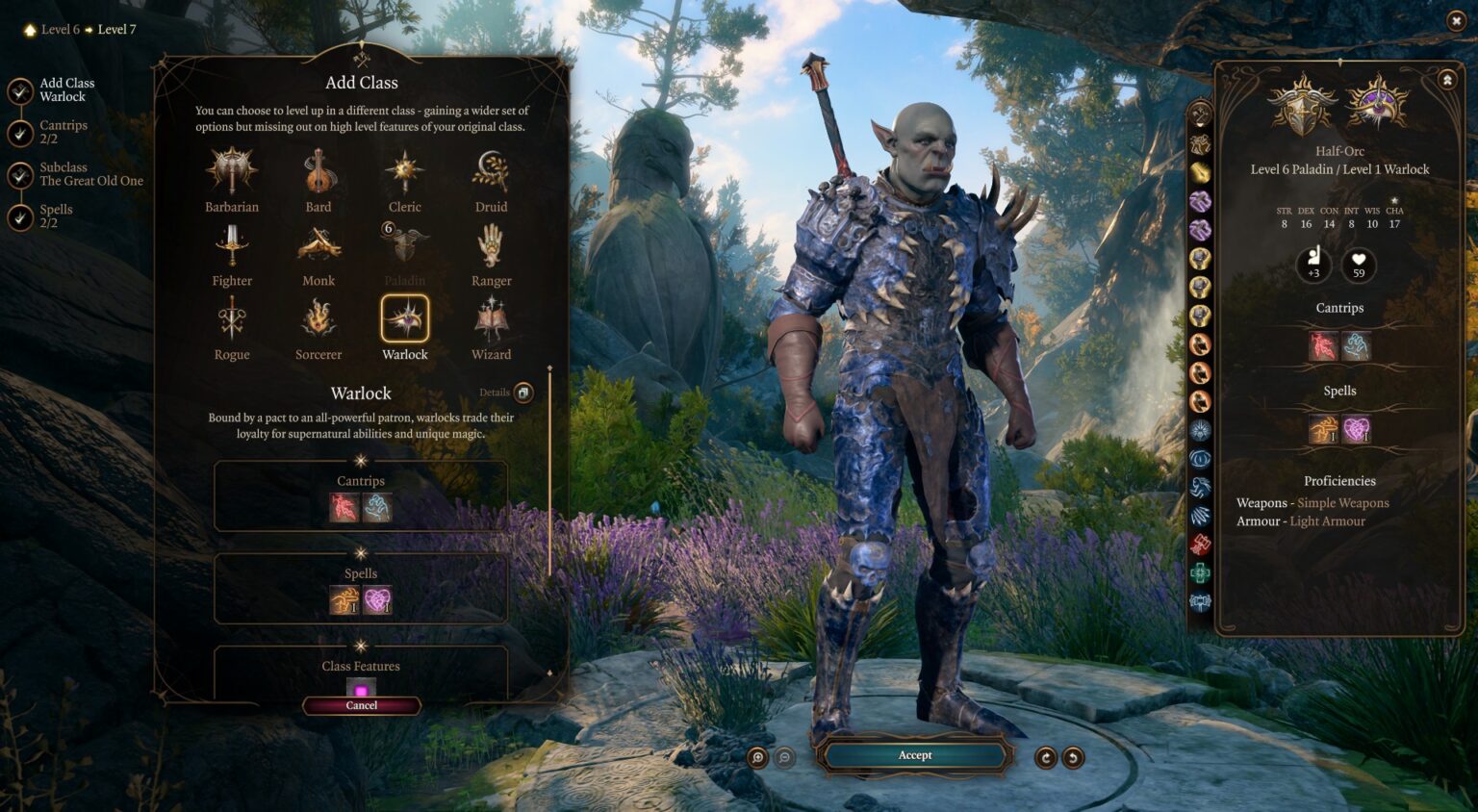Expand the Class Features section
The width and height of the screenshot is (1478, 812).
click(x=361, y=665)
